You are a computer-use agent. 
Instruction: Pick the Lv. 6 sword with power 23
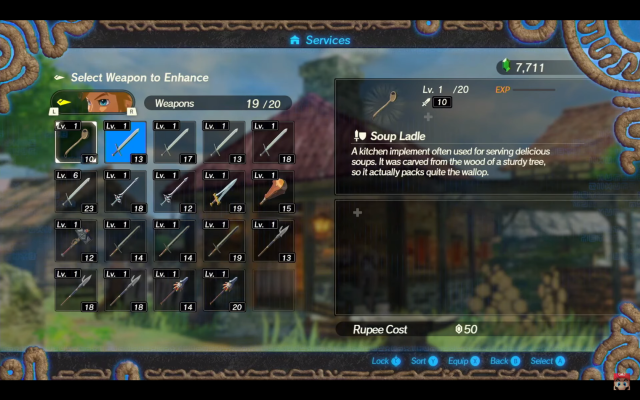tap(76, 191)
